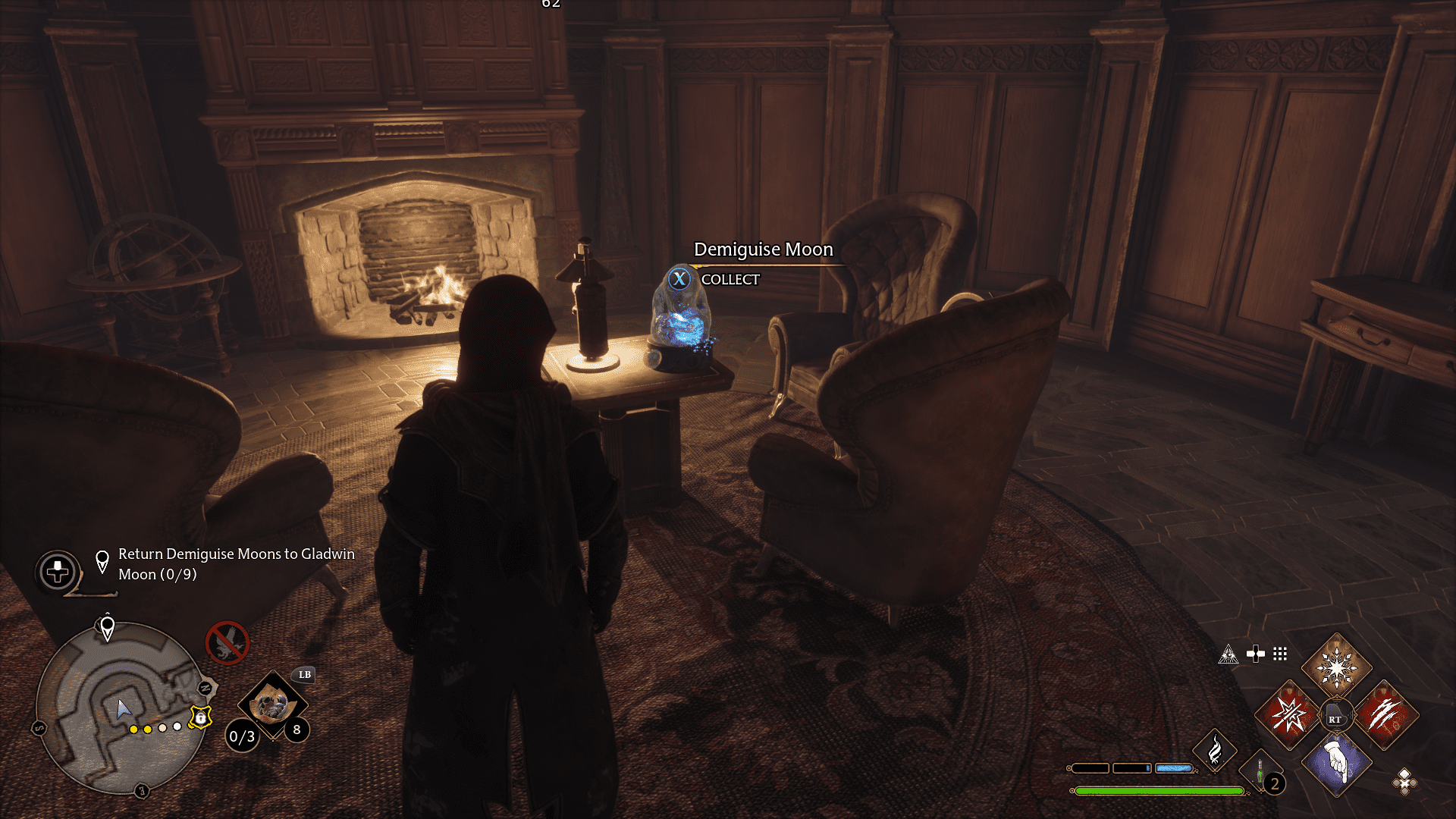Cast the red claw-marks spell

click(x=1385, y=715)
